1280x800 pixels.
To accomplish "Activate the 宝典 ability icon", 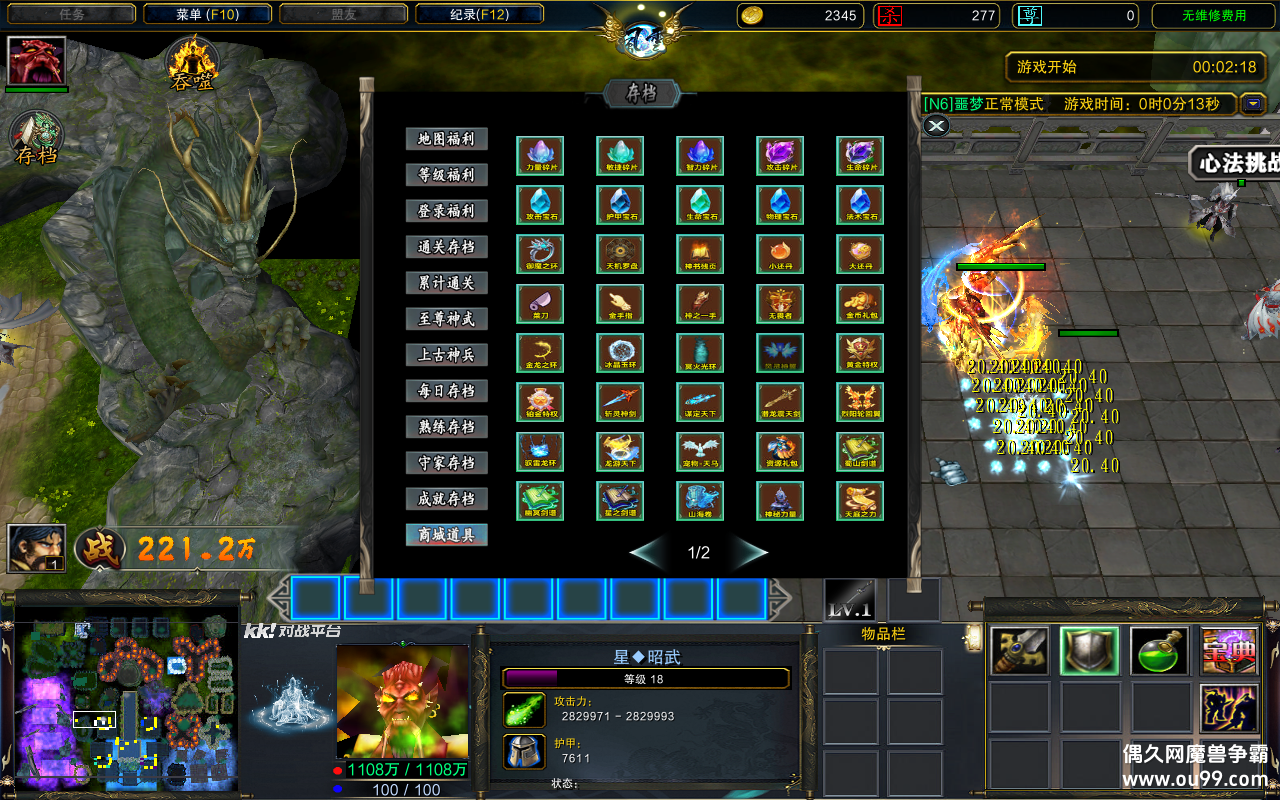I will 1229,651.
